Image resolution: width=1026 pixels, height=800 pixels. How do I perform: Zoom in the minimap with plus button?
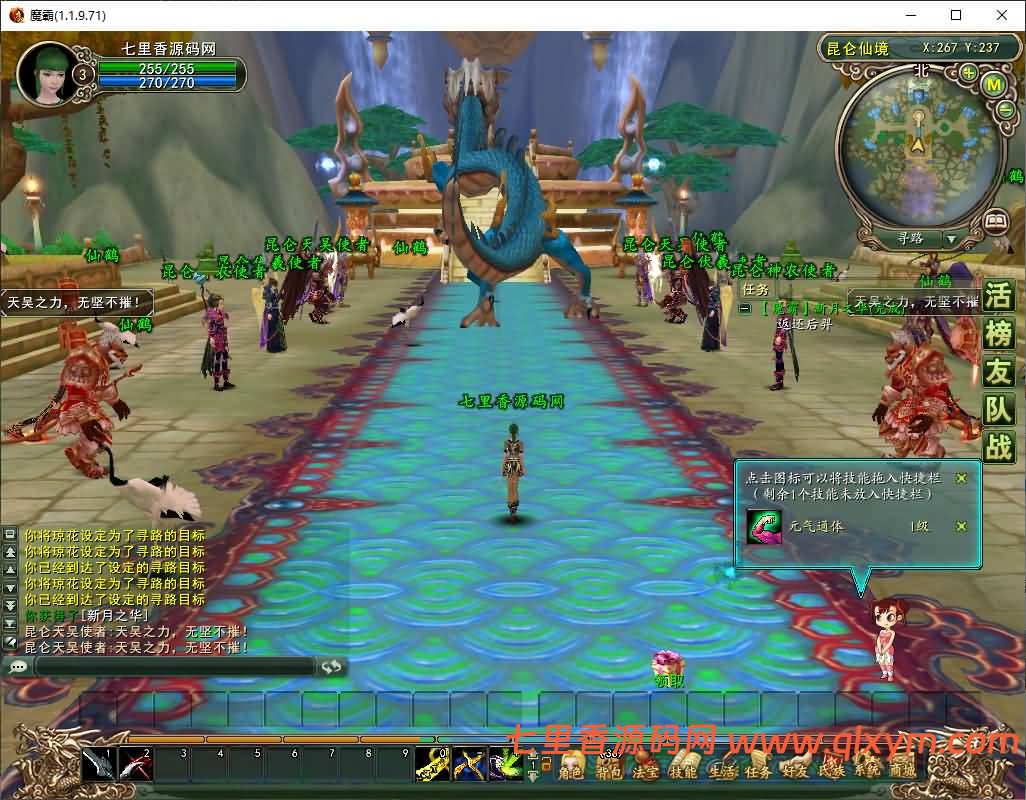(969, 73)
